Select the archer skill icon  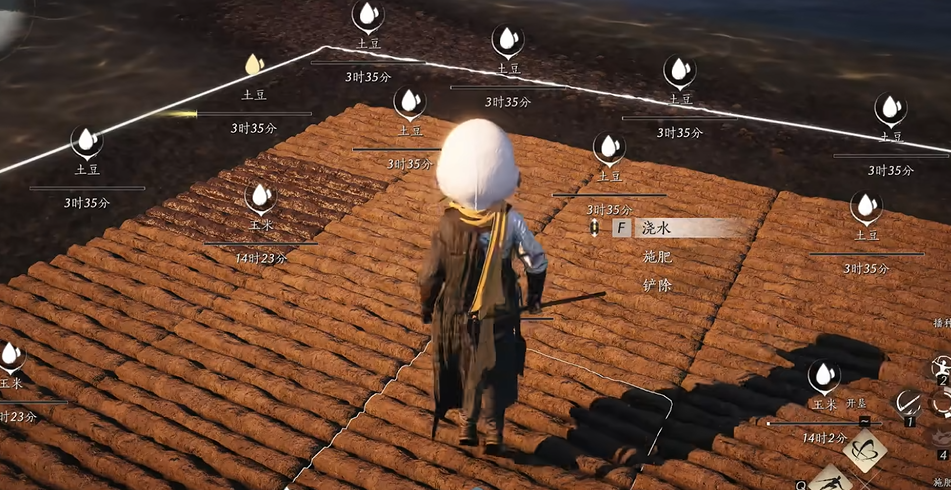pyautogui.click(x=941, y=368)
